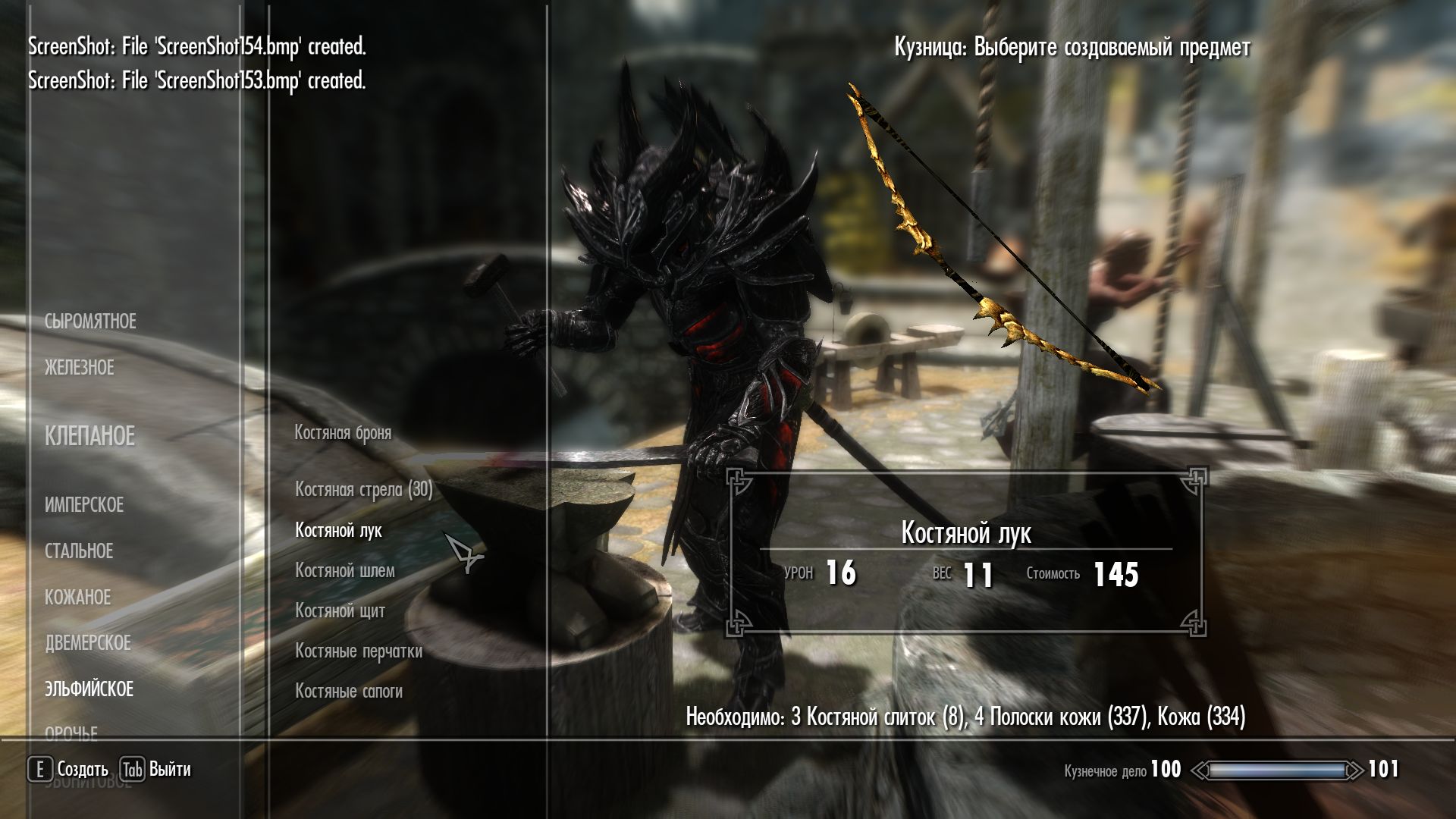This screenshot has height=819, width=1456.
Task: Select the СЫРОМЯТНОЕ category
Action: pos(90,322)
